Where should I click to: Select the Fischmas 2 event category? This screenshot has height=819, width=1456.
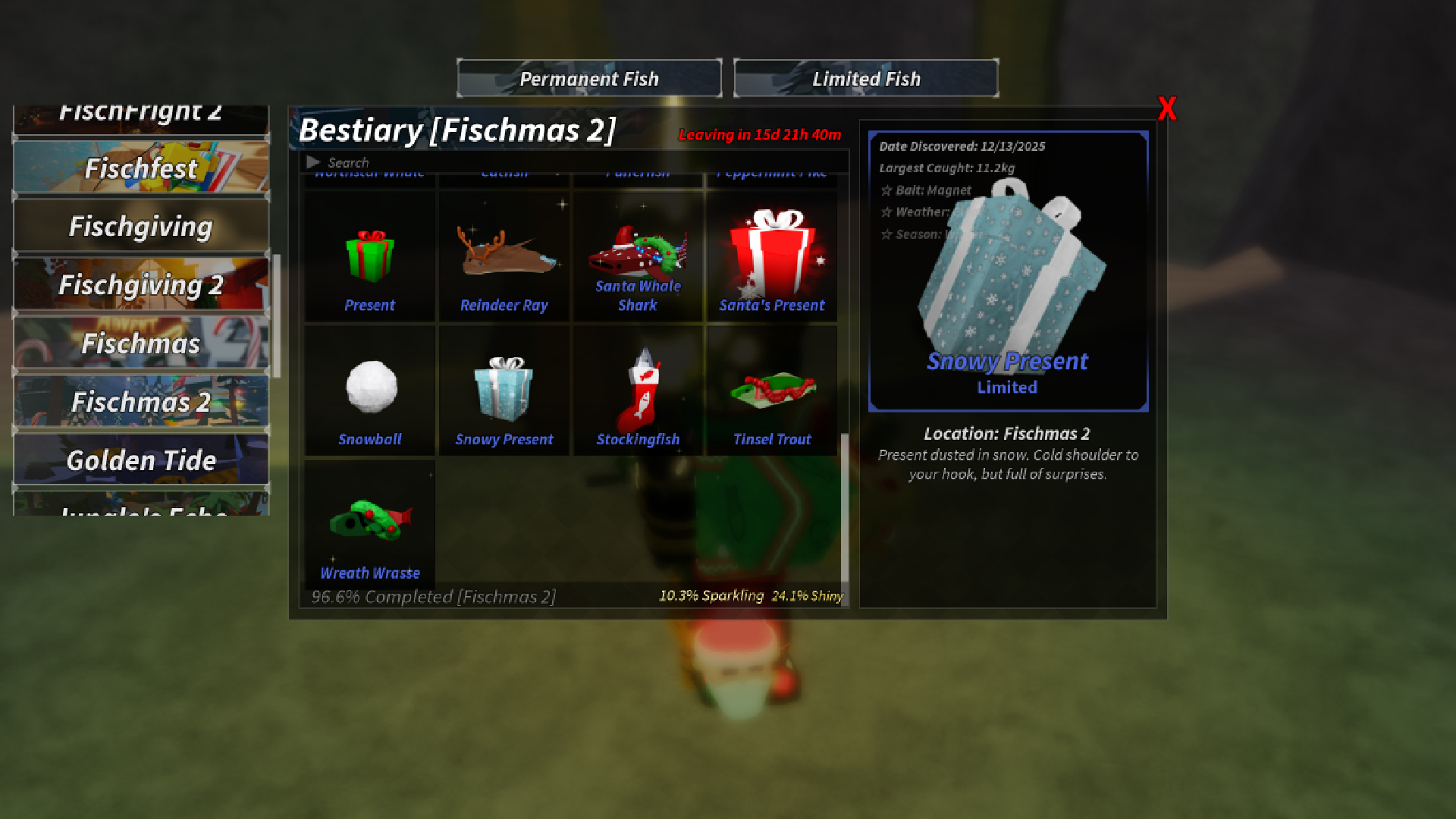coord(140,403)
